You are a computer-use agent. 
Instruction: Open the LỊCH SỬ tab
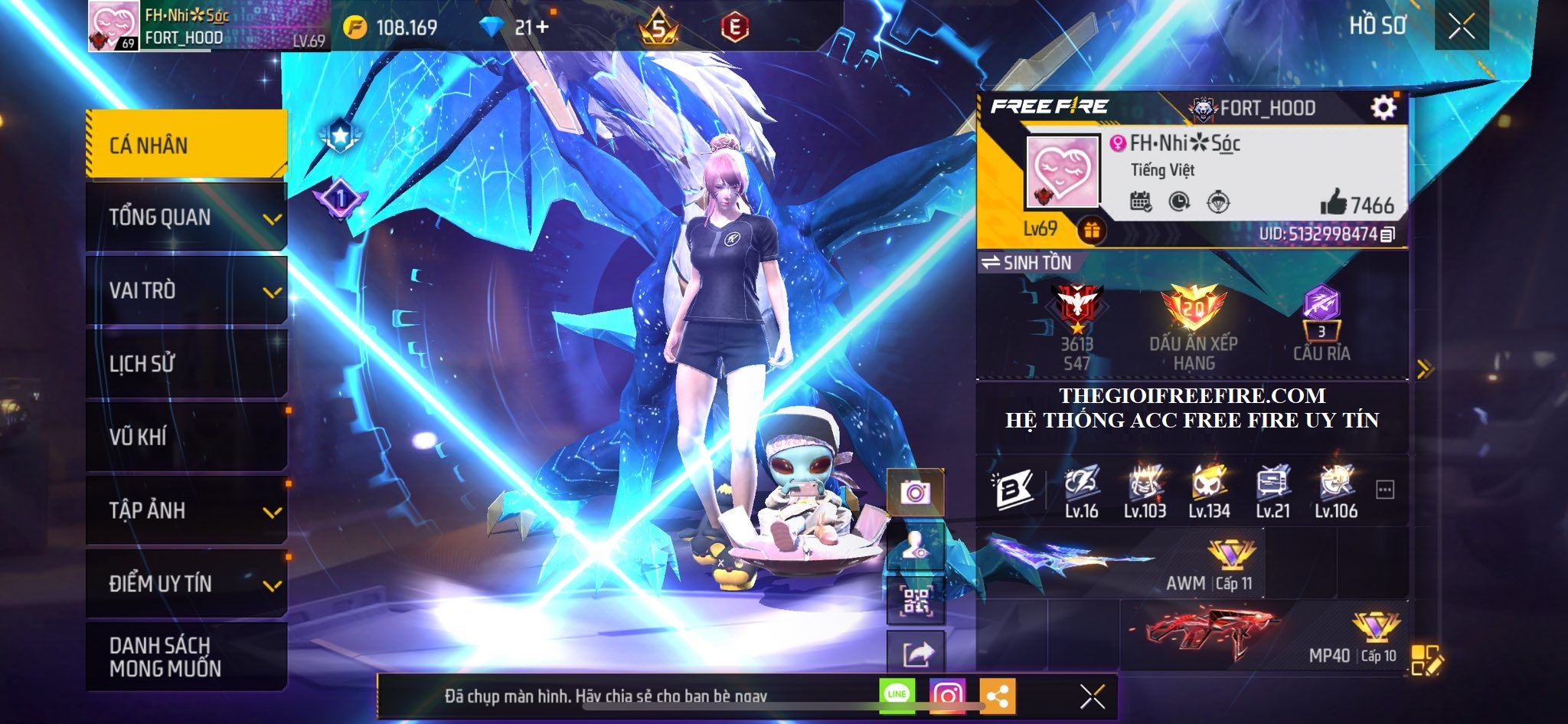186,363
